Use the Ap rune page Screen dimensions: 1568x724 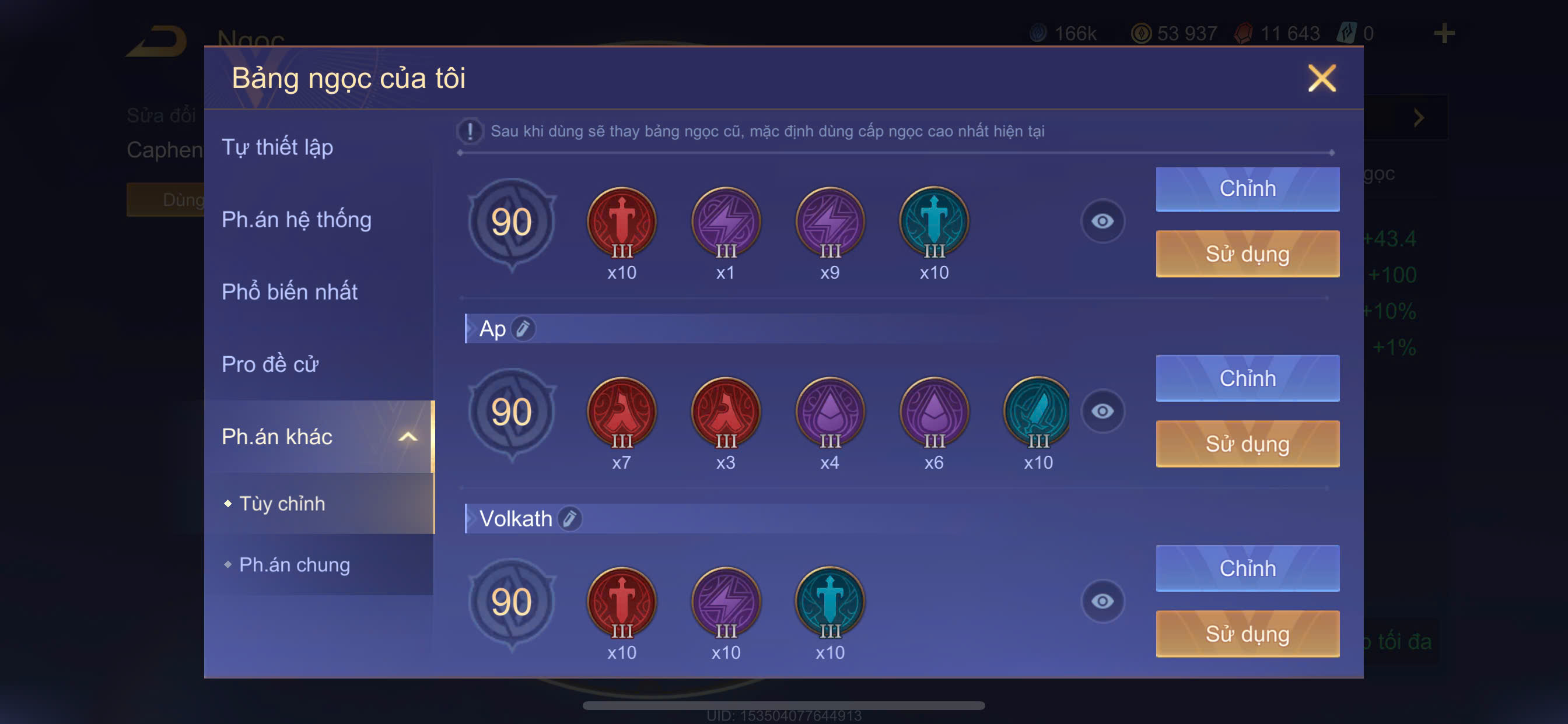[x=1247, y=444]
